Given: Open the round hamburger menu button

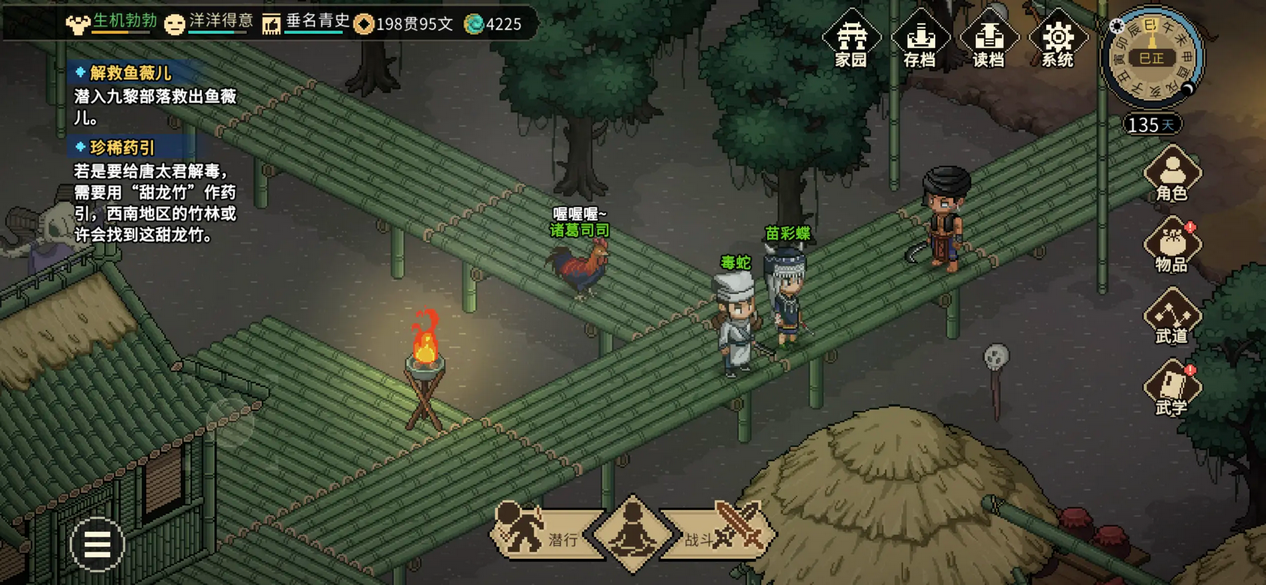Looking at the screenshot, I should 97,544.
